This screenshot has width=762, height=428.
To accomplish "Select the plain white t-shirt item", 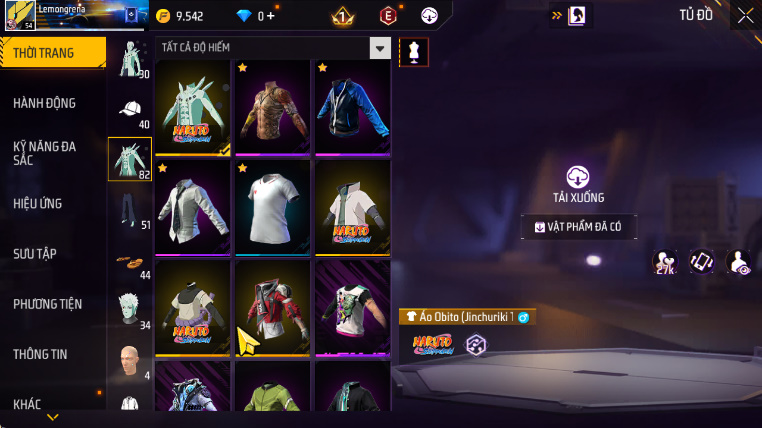I will click(x=273, y=208).
